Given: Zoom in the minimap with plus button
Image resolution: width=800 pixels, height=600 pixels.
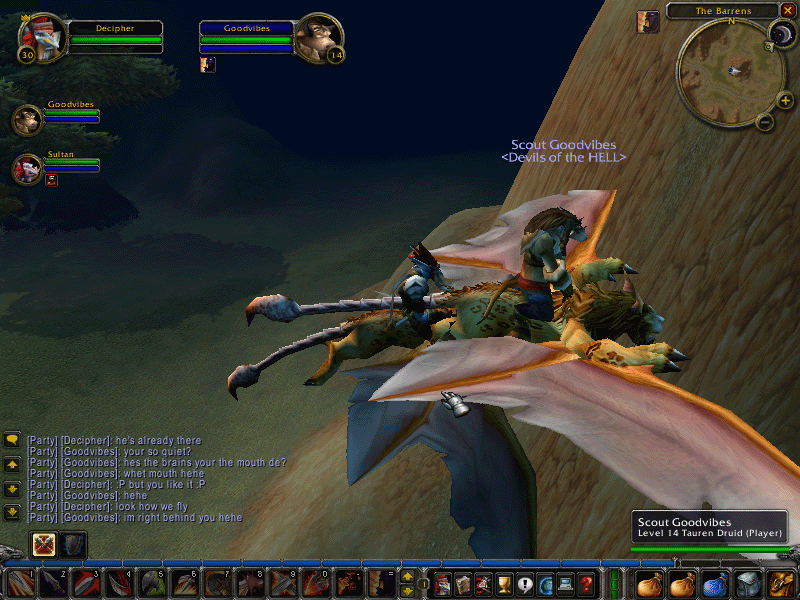Looking at the screenshot, I should click(785, 100).
